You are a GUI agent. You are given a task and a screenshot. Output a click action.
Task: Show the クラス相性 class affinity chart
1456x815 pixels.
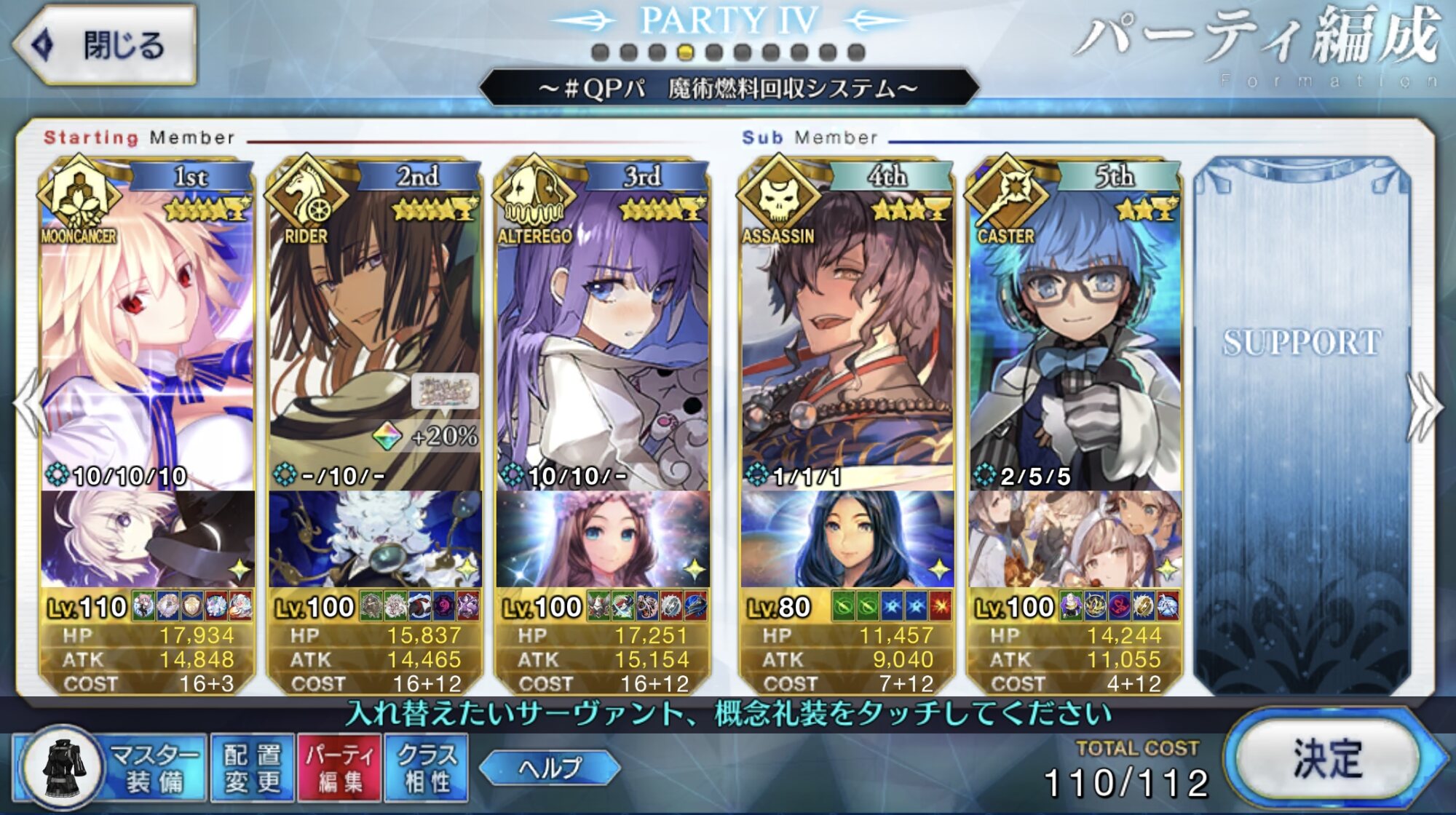point(427,768)
